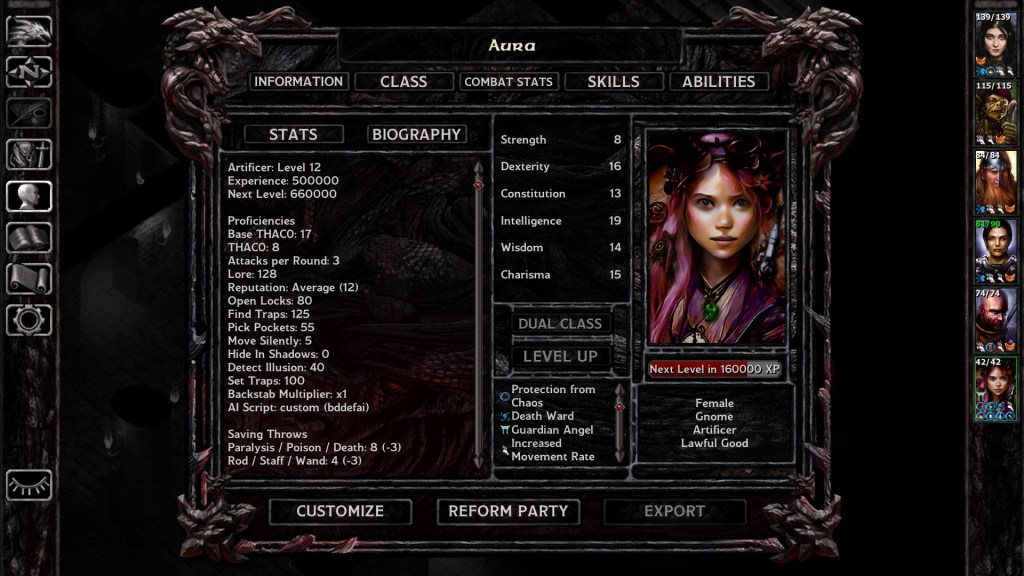The width and height of the screenshot is (1024, 576).
Task: Select the Stats button
Action: pos(293,134)
